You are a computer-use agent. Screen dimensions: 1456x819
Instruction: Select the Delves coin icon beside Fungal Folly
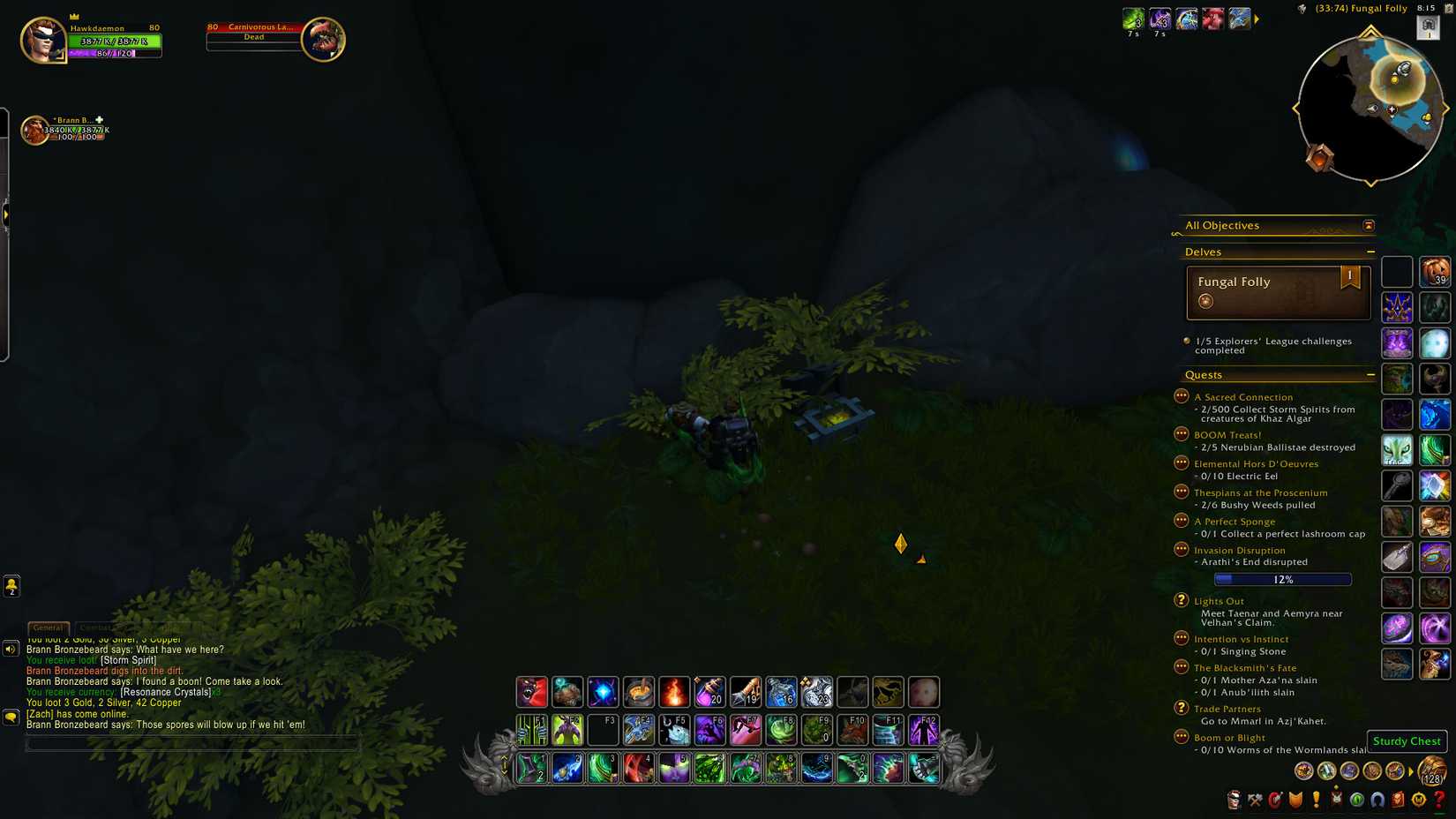(x=1205, y=301)
